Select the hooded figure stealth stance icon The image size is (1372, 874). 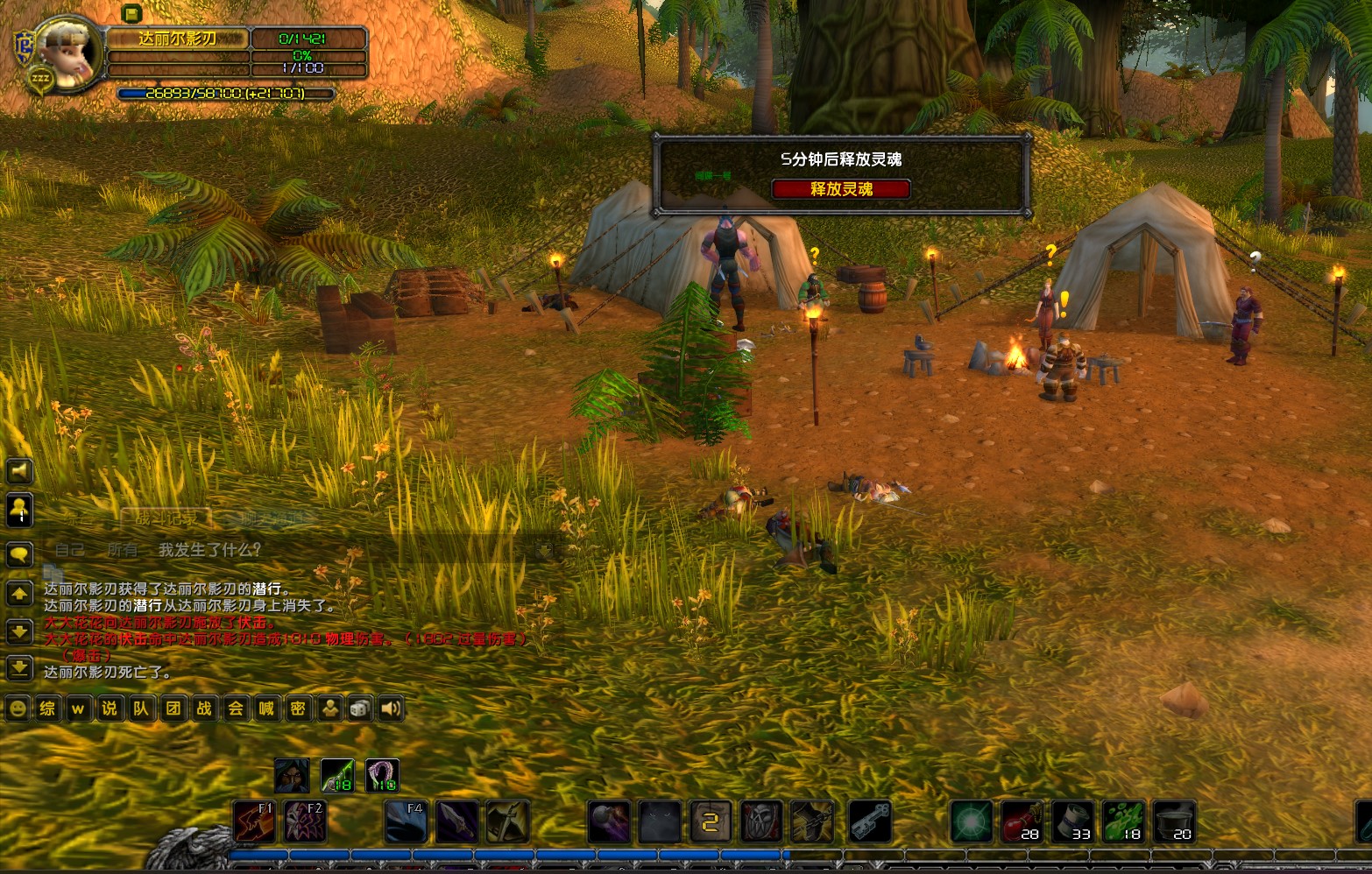click(292, 776)
